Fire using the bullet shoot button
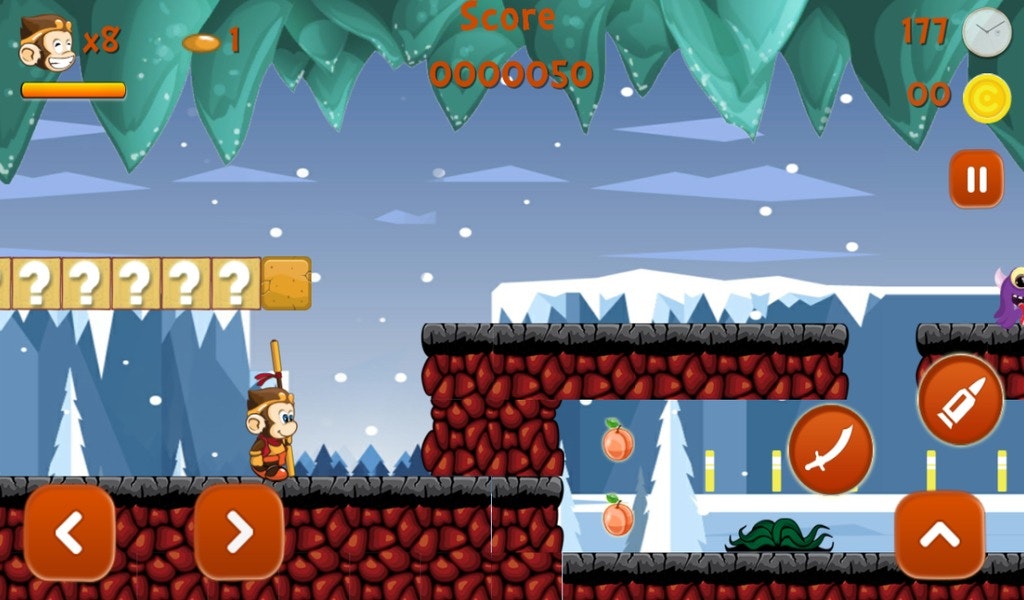1024x600 pixels. (x=960, y=400)
